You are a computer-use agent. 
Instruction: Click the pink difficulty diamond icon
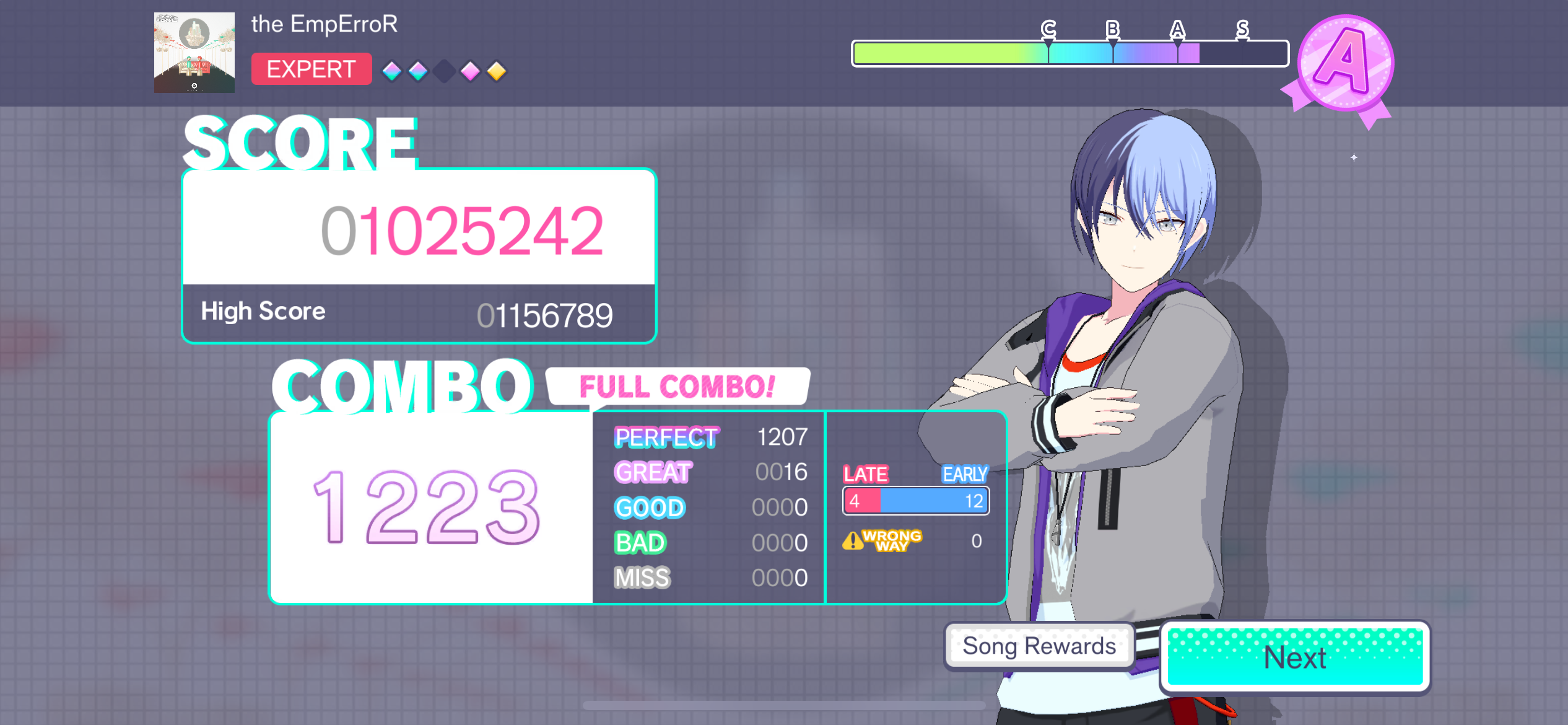(470, 72)
